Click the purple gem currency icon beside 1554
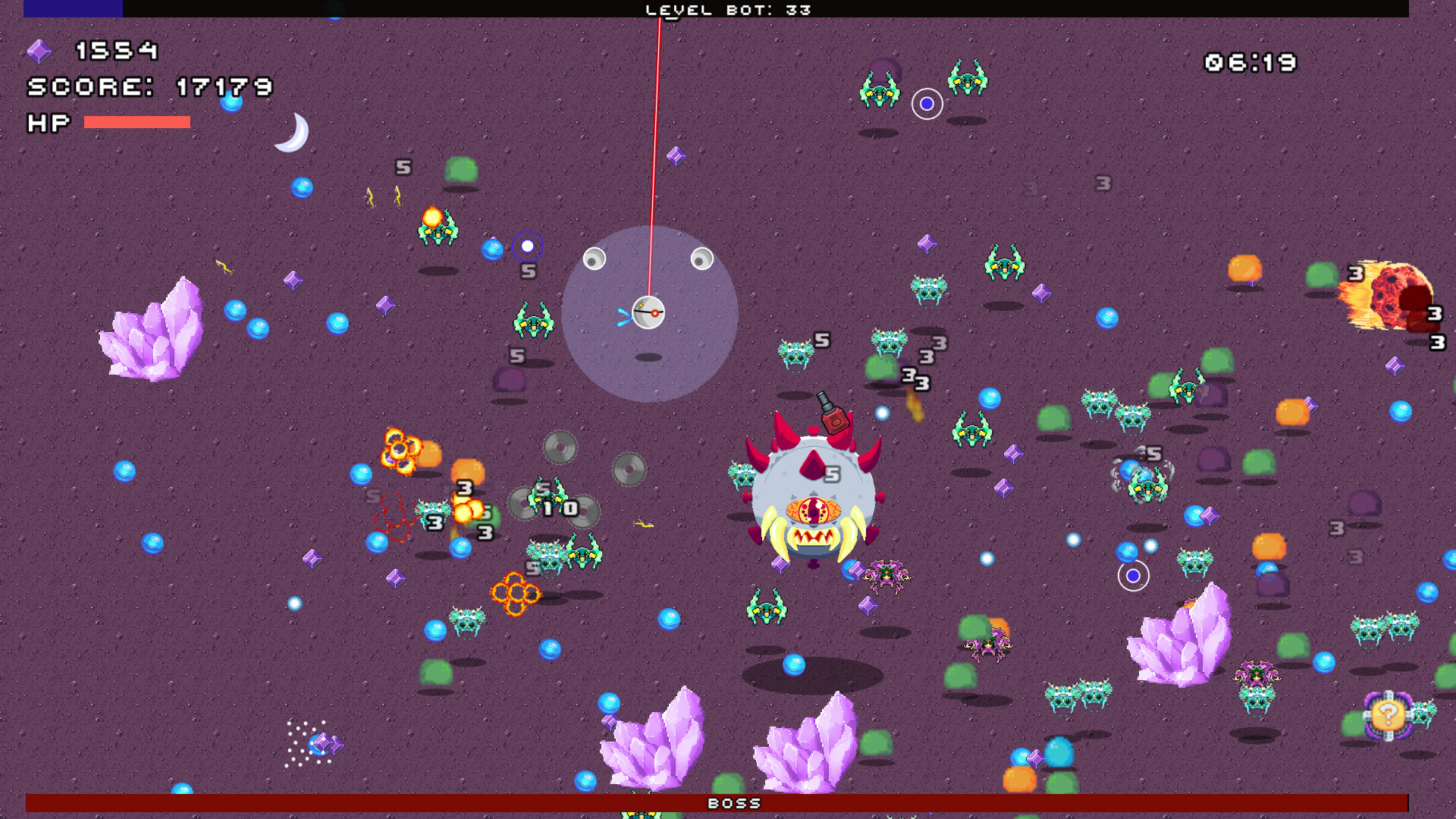 point(39,52)
